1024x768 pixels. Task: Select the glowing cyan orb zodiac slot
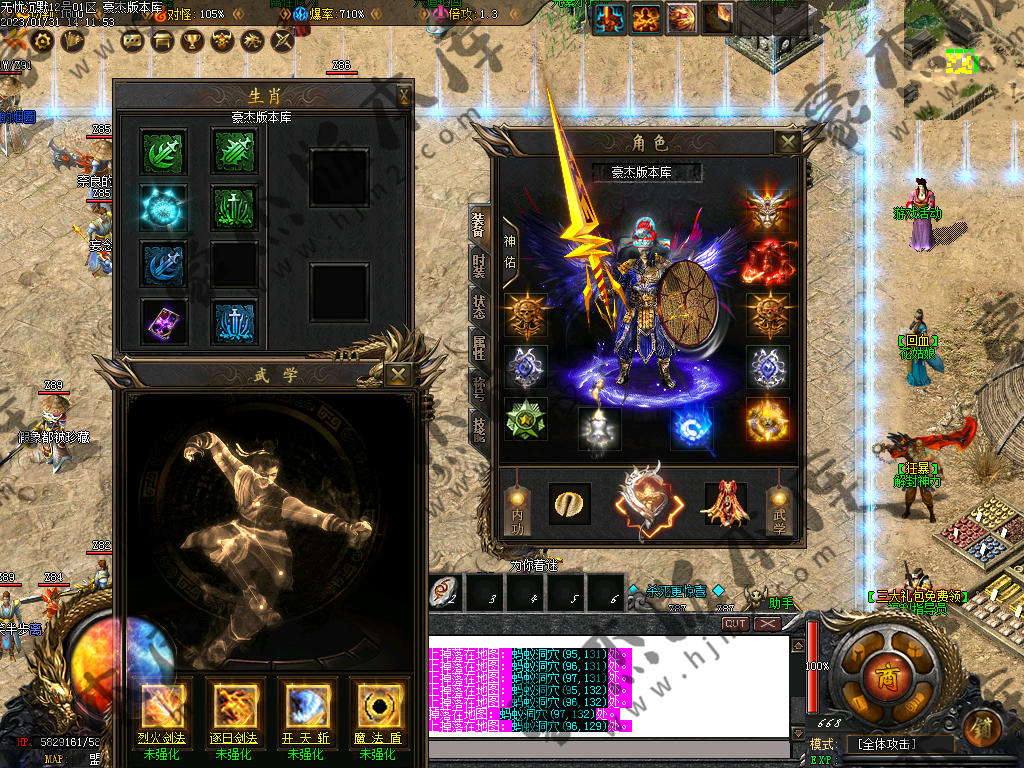click(x=160, y=205)
